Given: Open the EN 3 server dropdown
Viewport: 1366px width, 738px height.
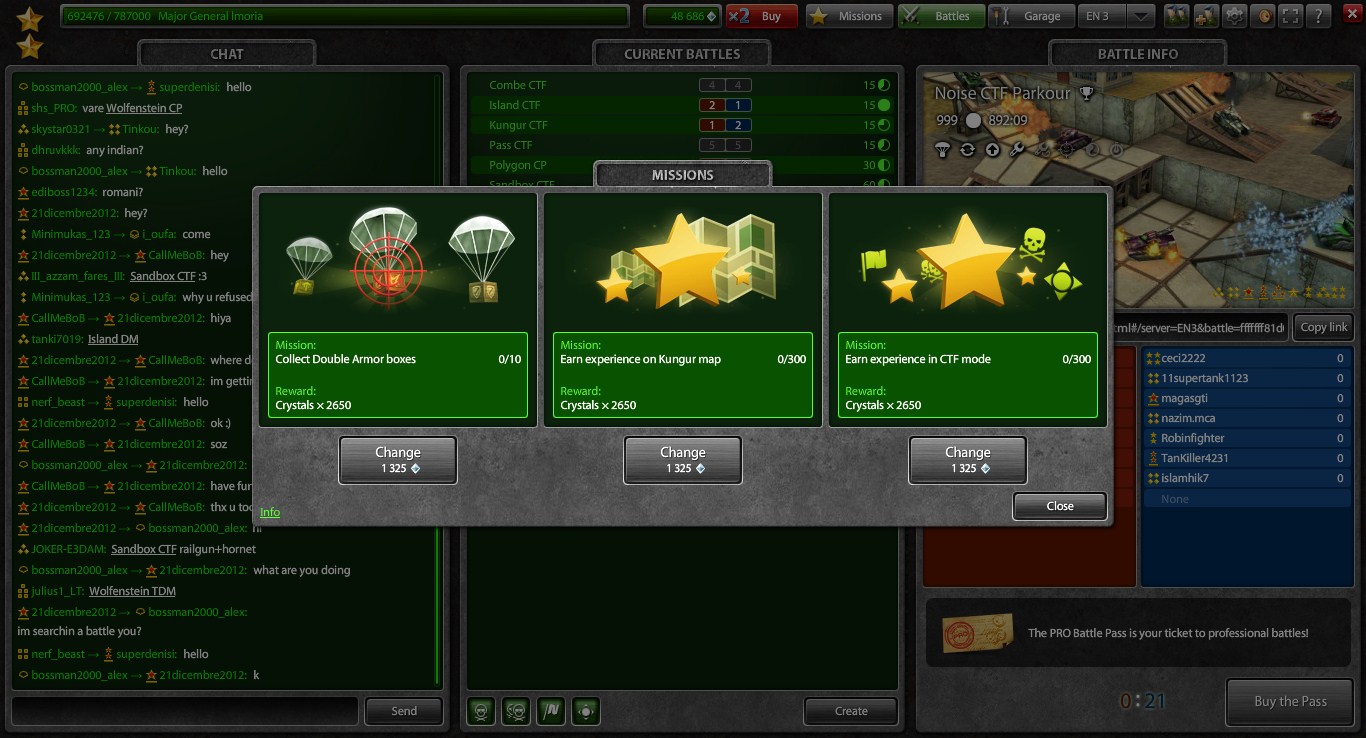Looking at the screenshot, I should pyautogui.click(x=1142, y=16).
